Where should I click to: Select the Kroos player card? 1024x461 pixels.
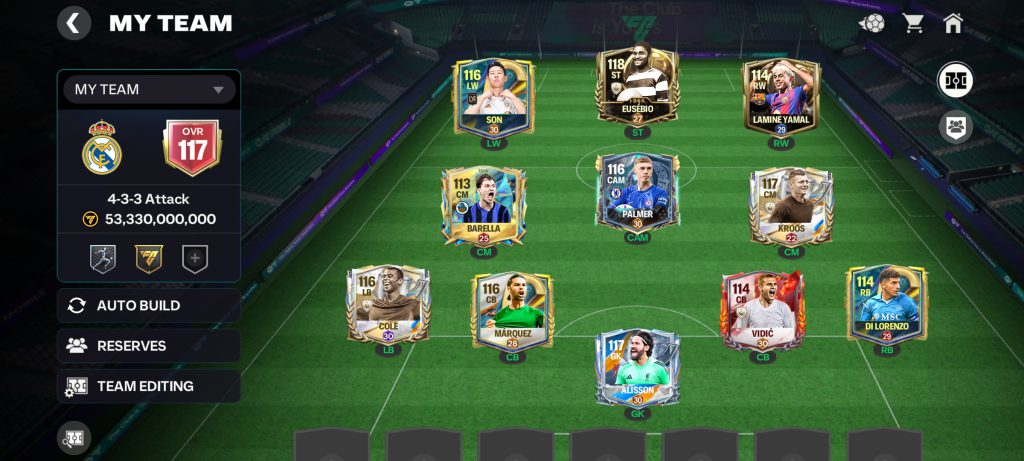coord(791,207)
